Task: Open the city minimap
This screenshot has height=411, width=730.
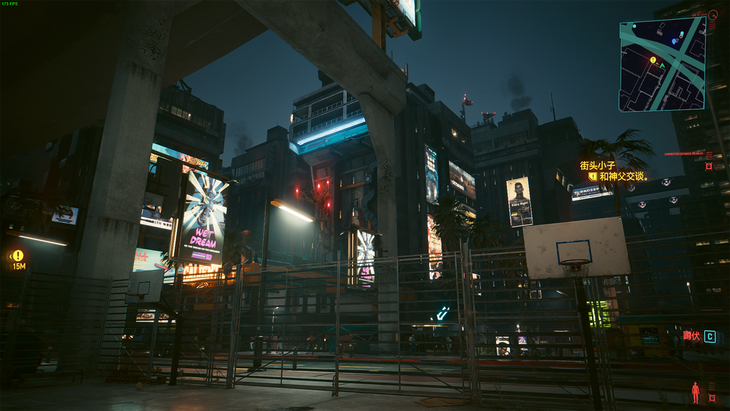Action: point(661,63)
